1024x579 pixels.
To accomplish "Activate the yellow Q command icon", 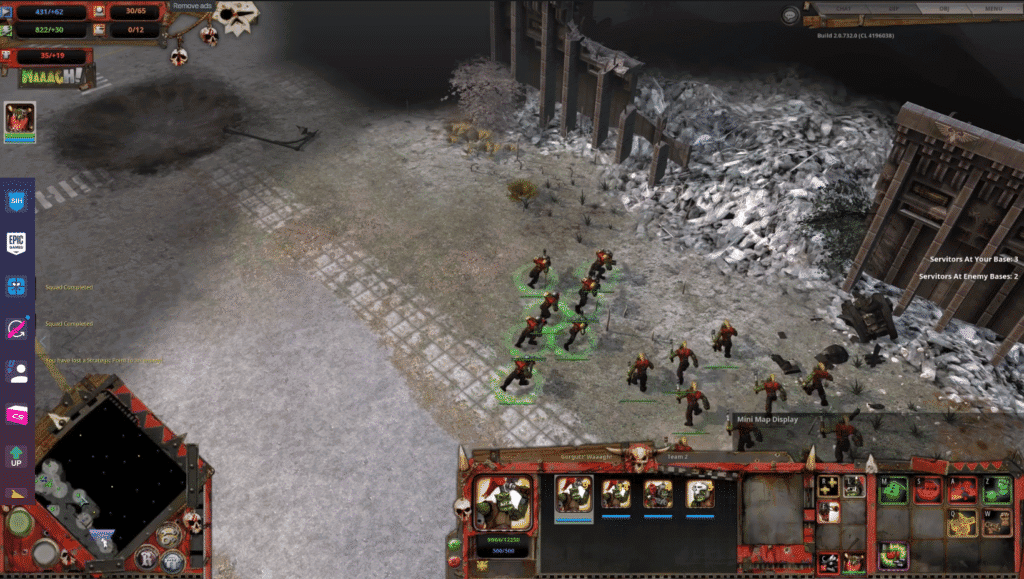I will coord(963,523).
